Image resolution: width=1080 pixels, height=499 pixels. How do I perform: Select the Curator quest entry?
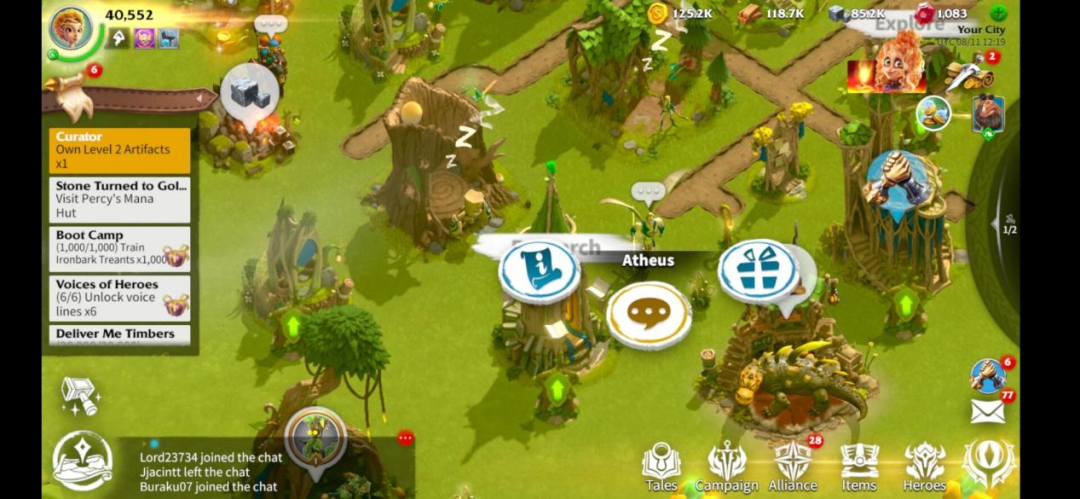[x=119, y=150]
